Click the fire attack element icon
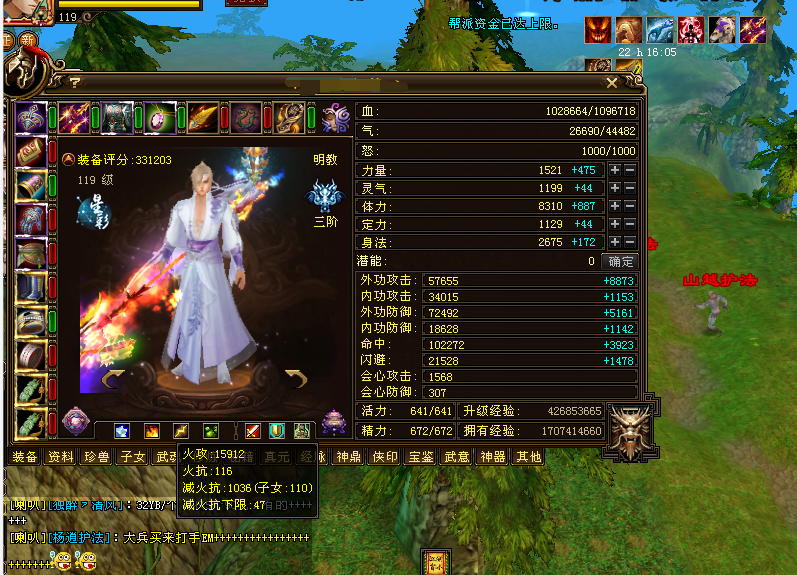 [152, 431]
